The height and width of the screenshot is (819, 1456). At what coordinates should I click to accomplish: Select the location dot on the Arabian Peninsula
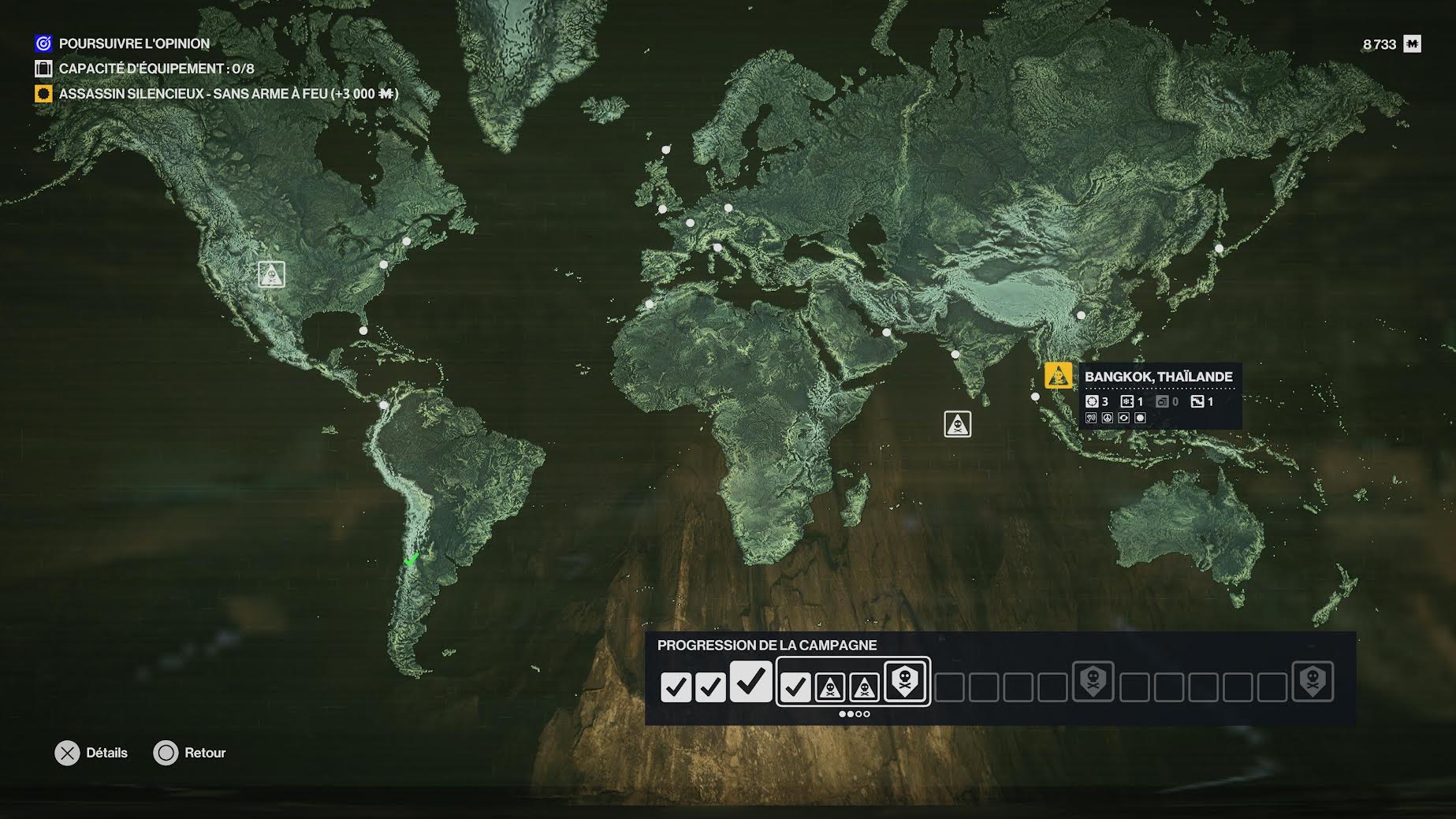tap(887, 333)
